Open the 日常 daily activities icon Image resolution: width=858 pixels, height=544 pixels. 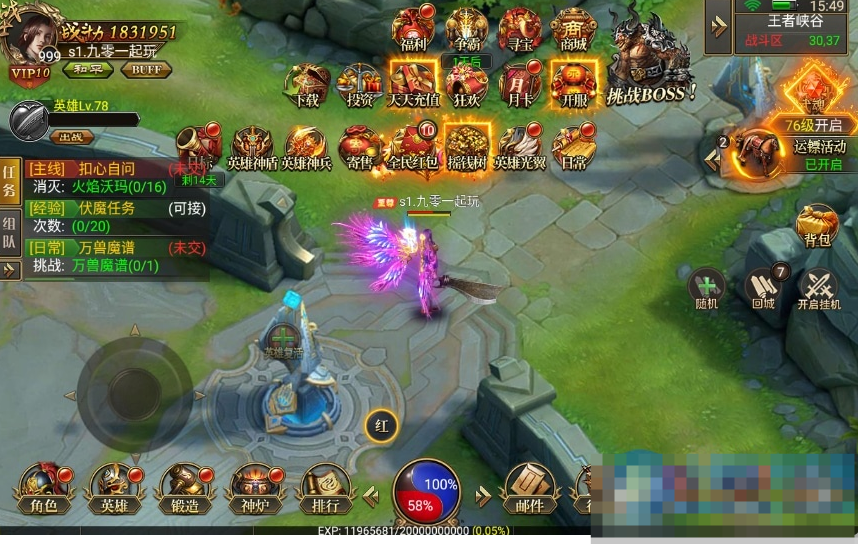tap(573, 145)
